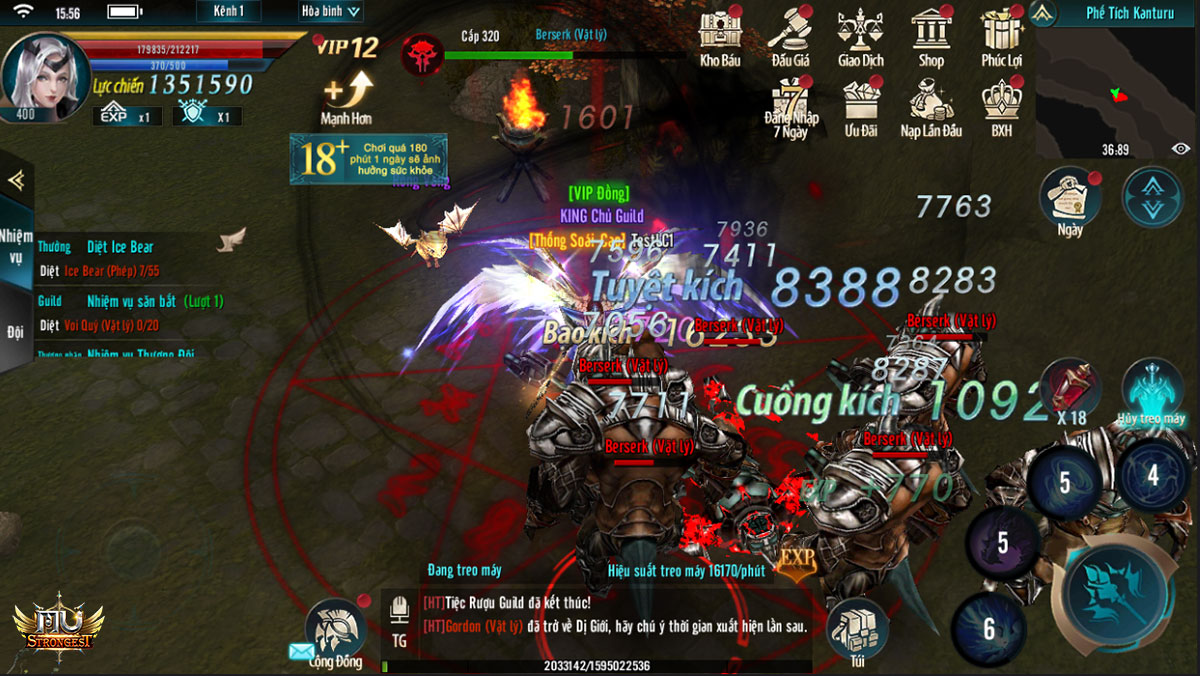Open the Đăng Nhập 7 Ngày login reward
This screenshot has width=1200, height=676.
pyautogui.click(x=790, y=106)
